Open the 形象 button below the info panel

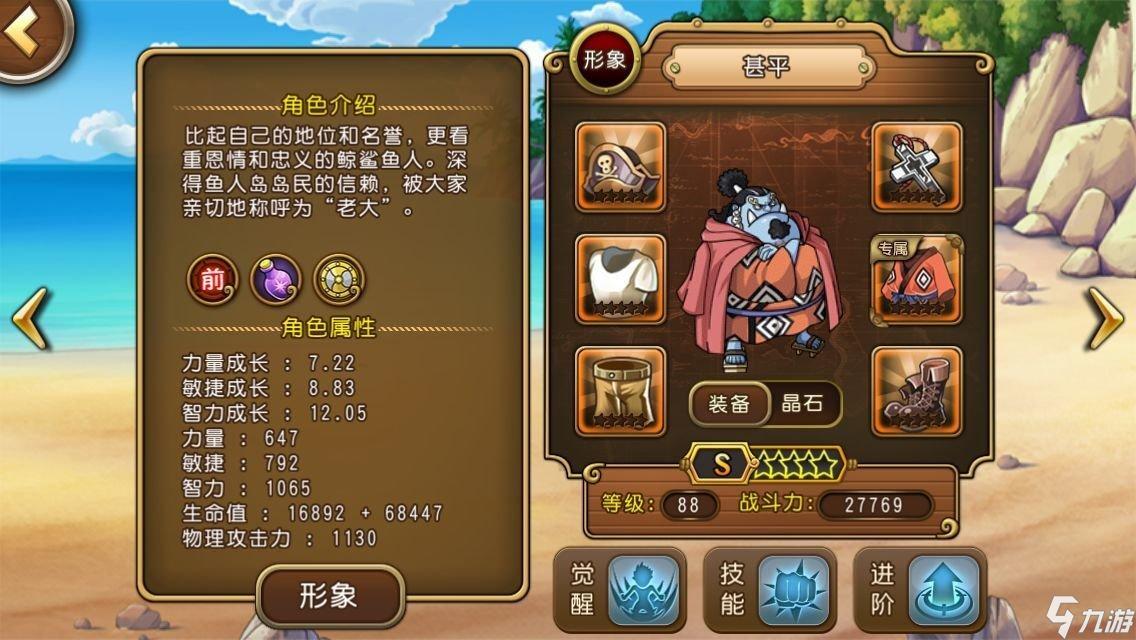[329, 597]
